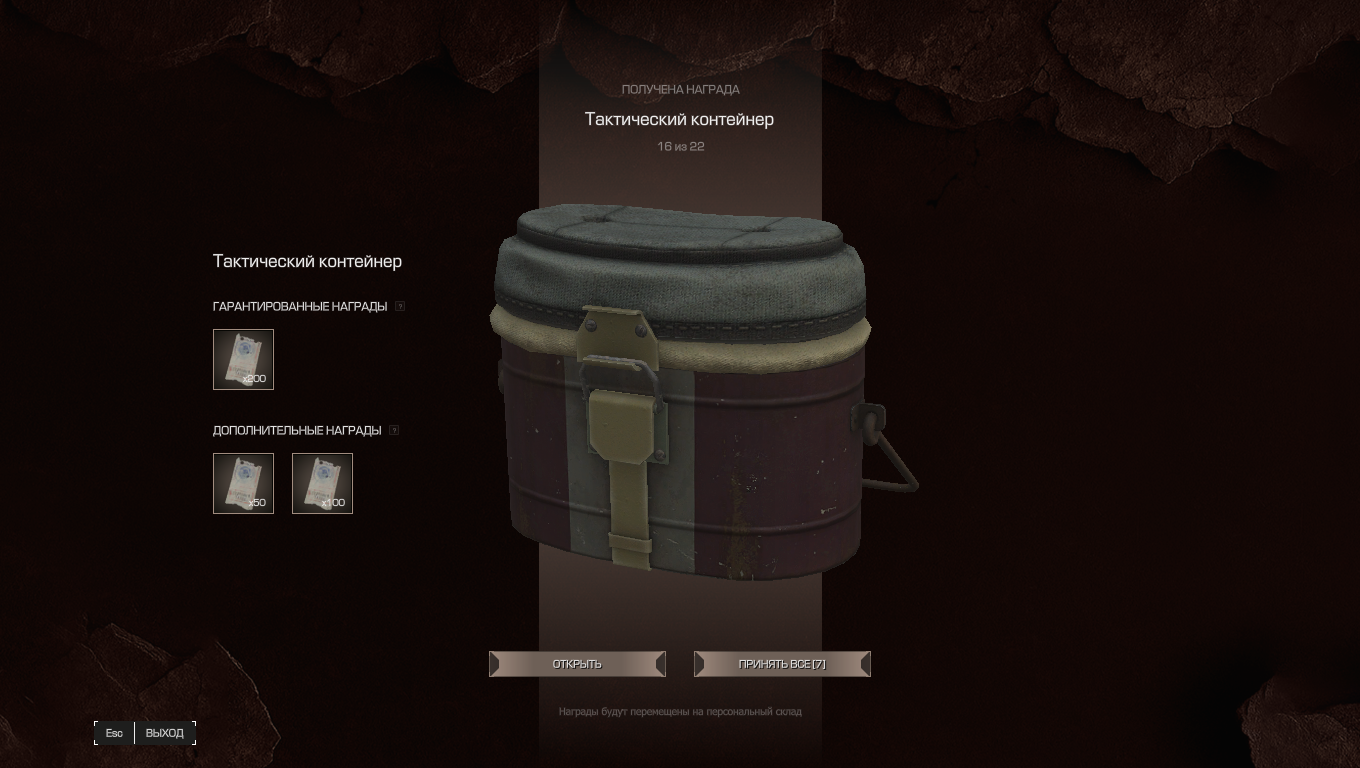Image resolution: width=1360 pixels, height=768 pixels.
Task: Select the additional x100 reward item
Action: [322, 483]
